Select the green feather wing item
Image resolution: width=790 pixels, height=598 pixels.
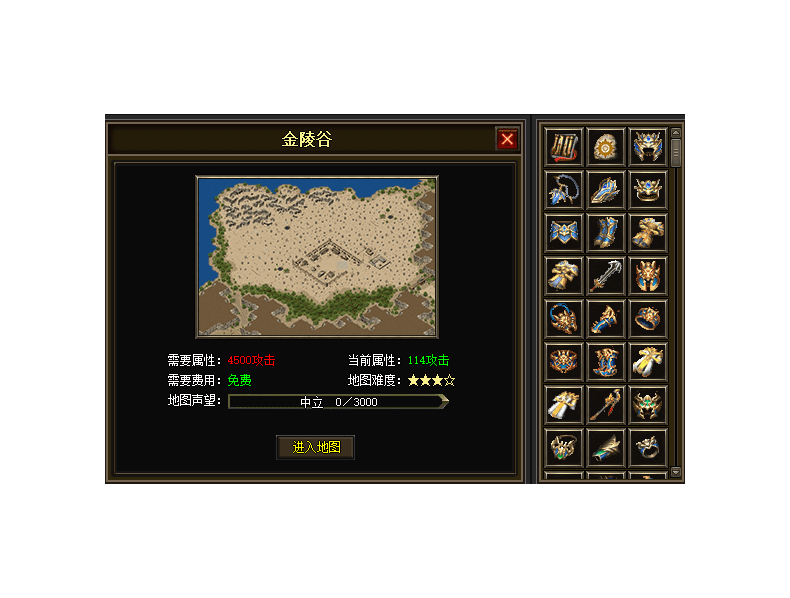click(606, 447)
